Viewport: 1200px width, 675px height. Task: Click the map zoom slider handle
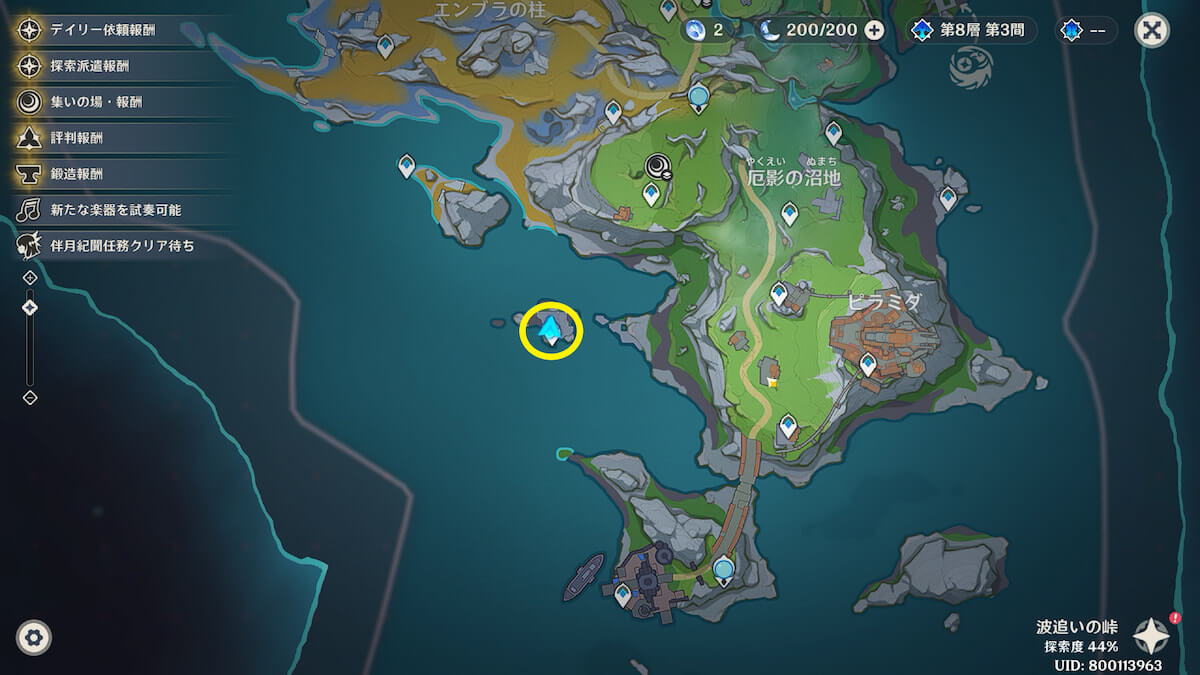[30, 307]
